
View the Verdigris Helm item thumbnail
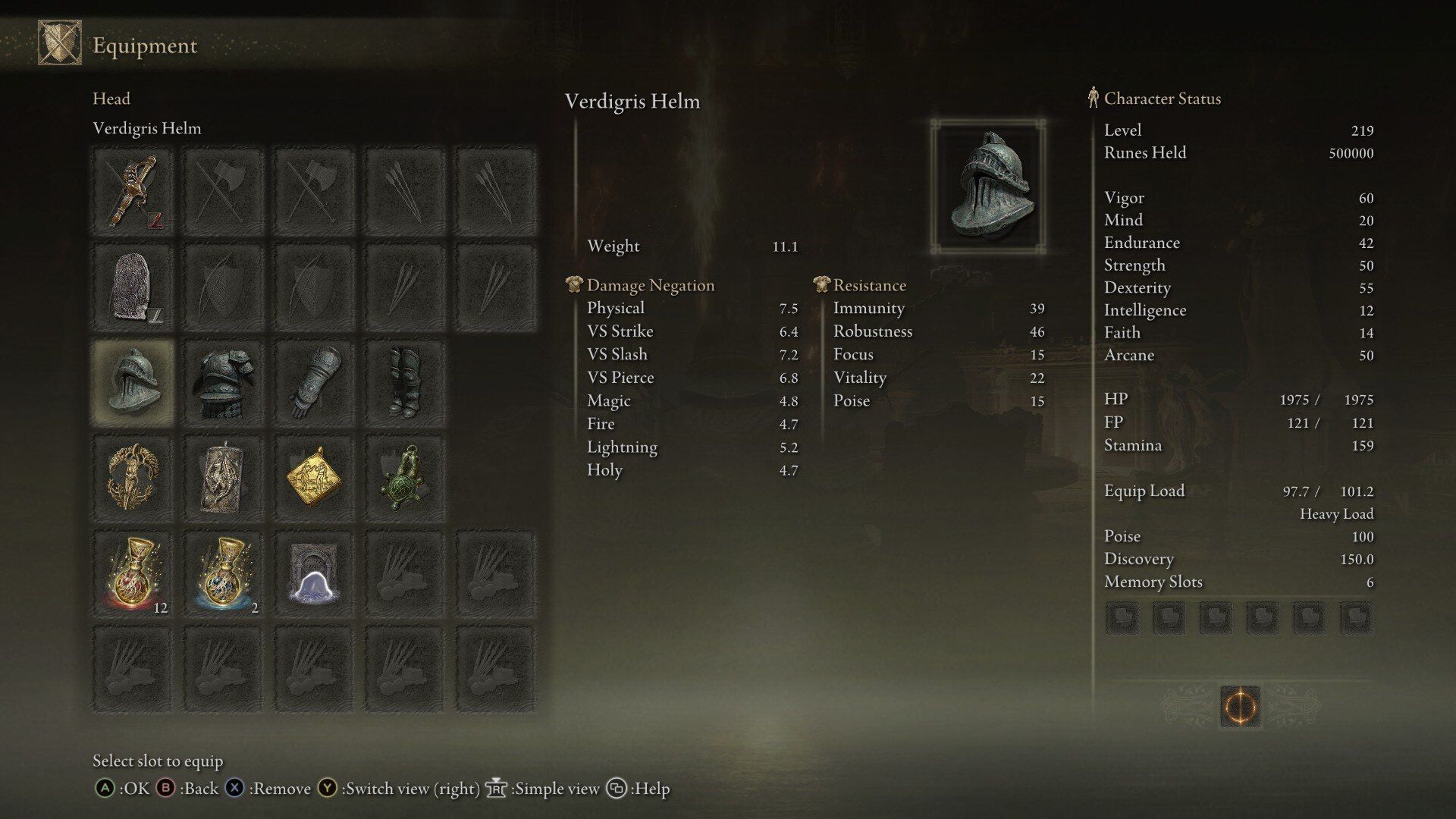pos(988,186)
